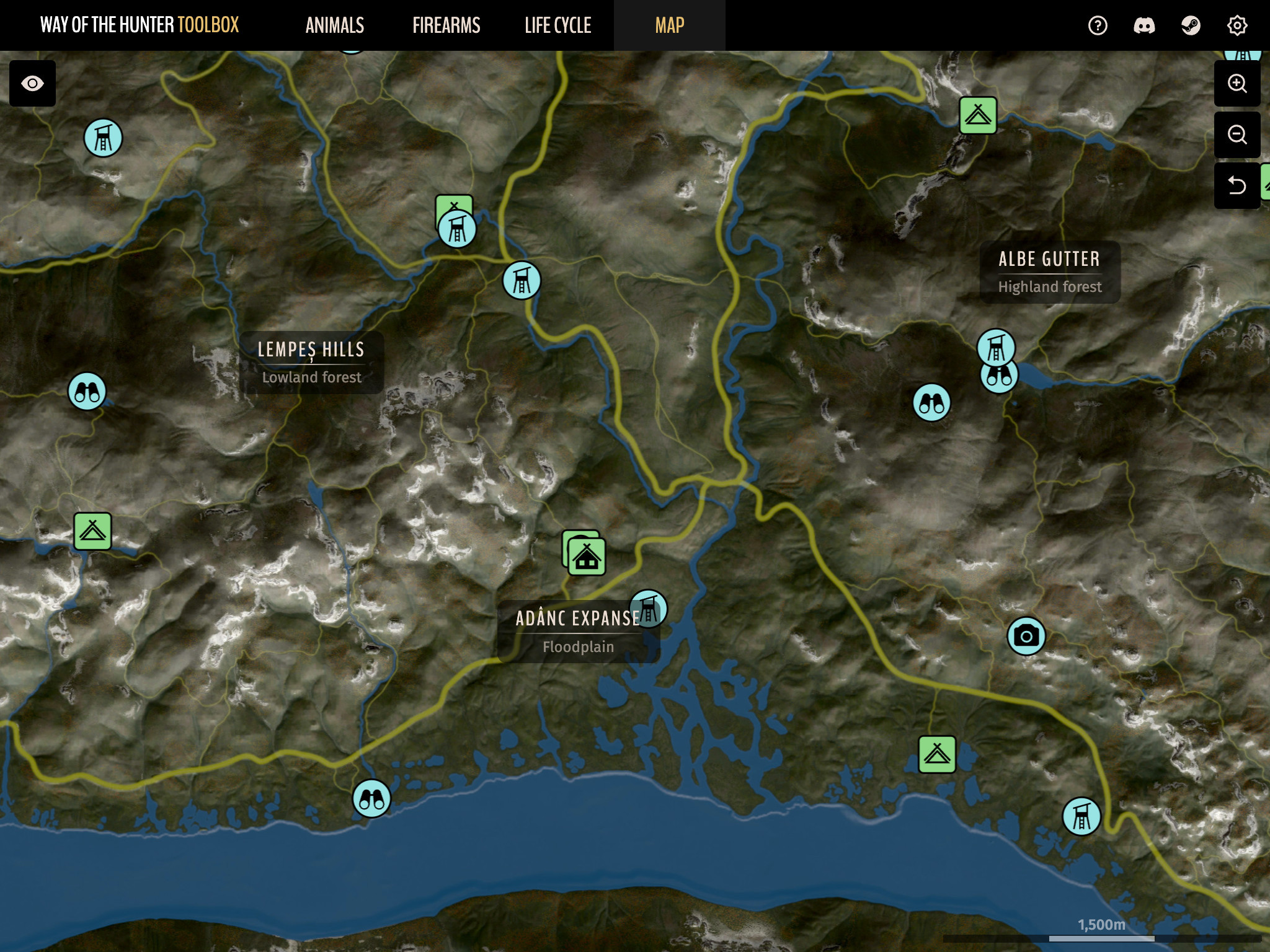Open the settings gear icon
Screen dimensions: 1270x952
(1237, 25)
